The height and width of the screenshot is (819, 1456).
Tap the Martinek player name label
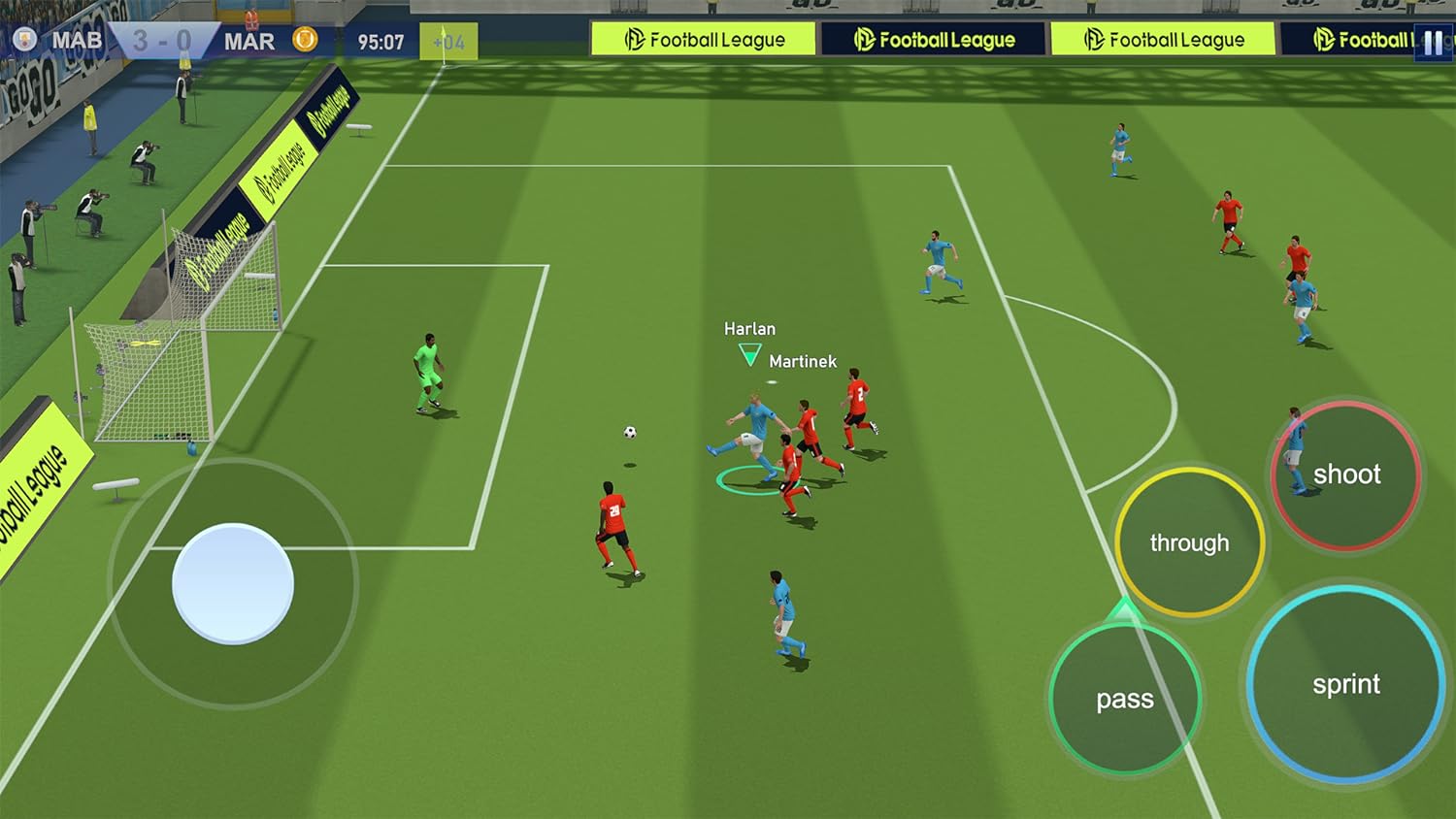click(x=803, y=360)
